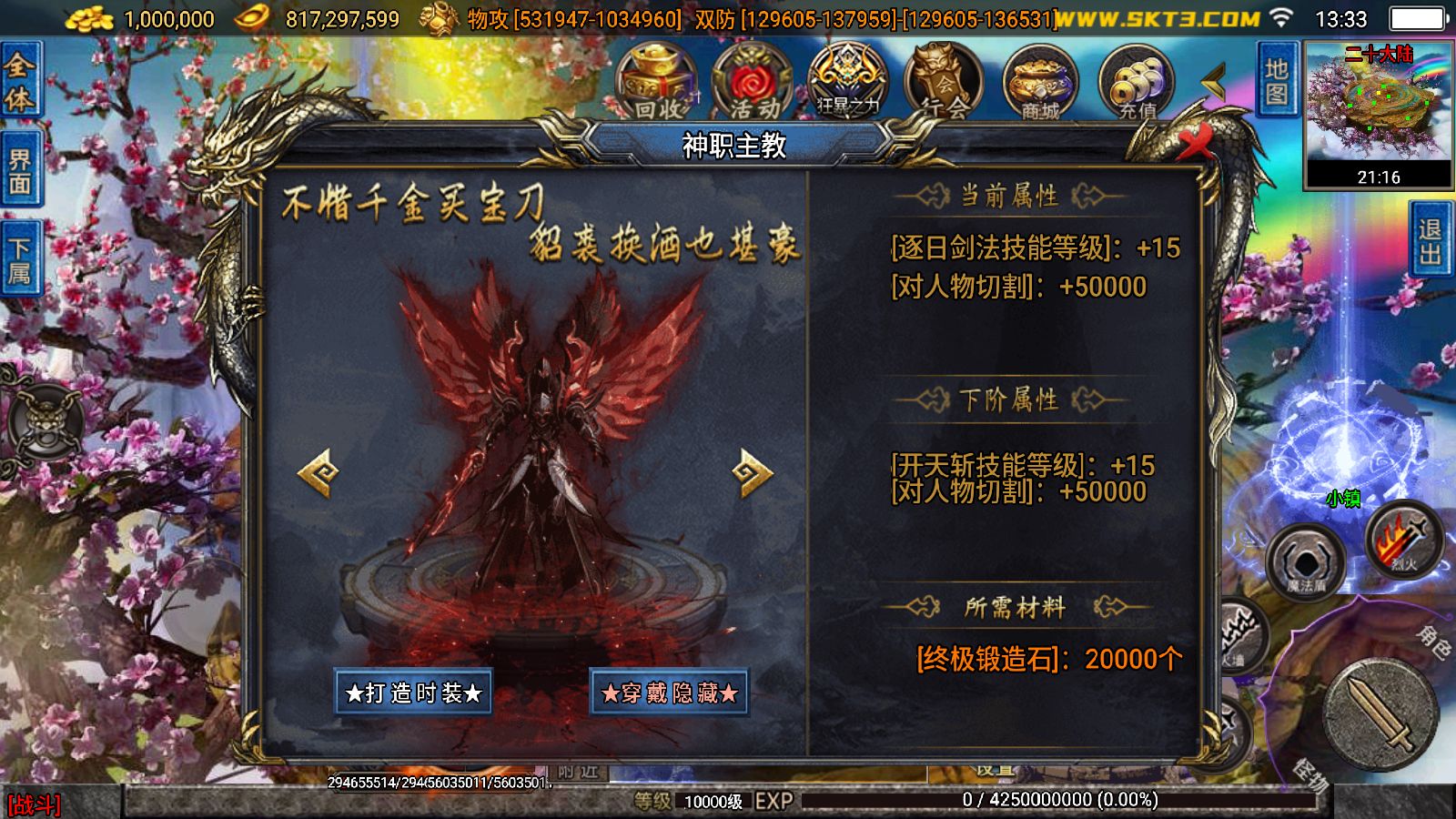The height and width of the screenshot is (819, 1456).
Task: Cast the 魔法盾 magic shield skill
Action: 1309,561
